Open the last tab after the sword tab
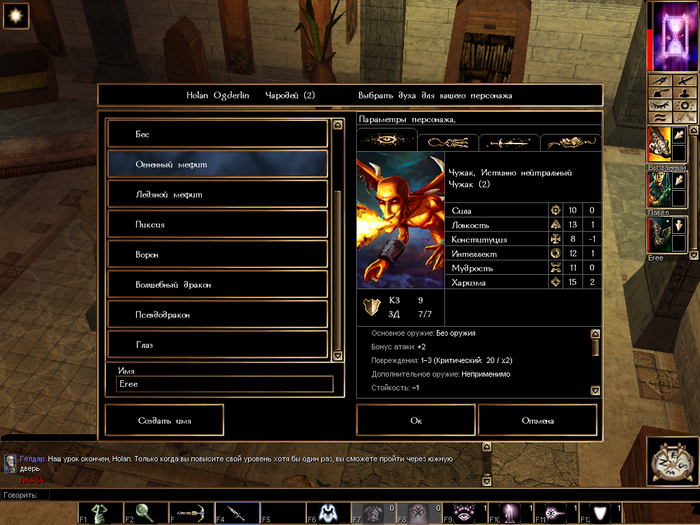 (x=570, y=142)
